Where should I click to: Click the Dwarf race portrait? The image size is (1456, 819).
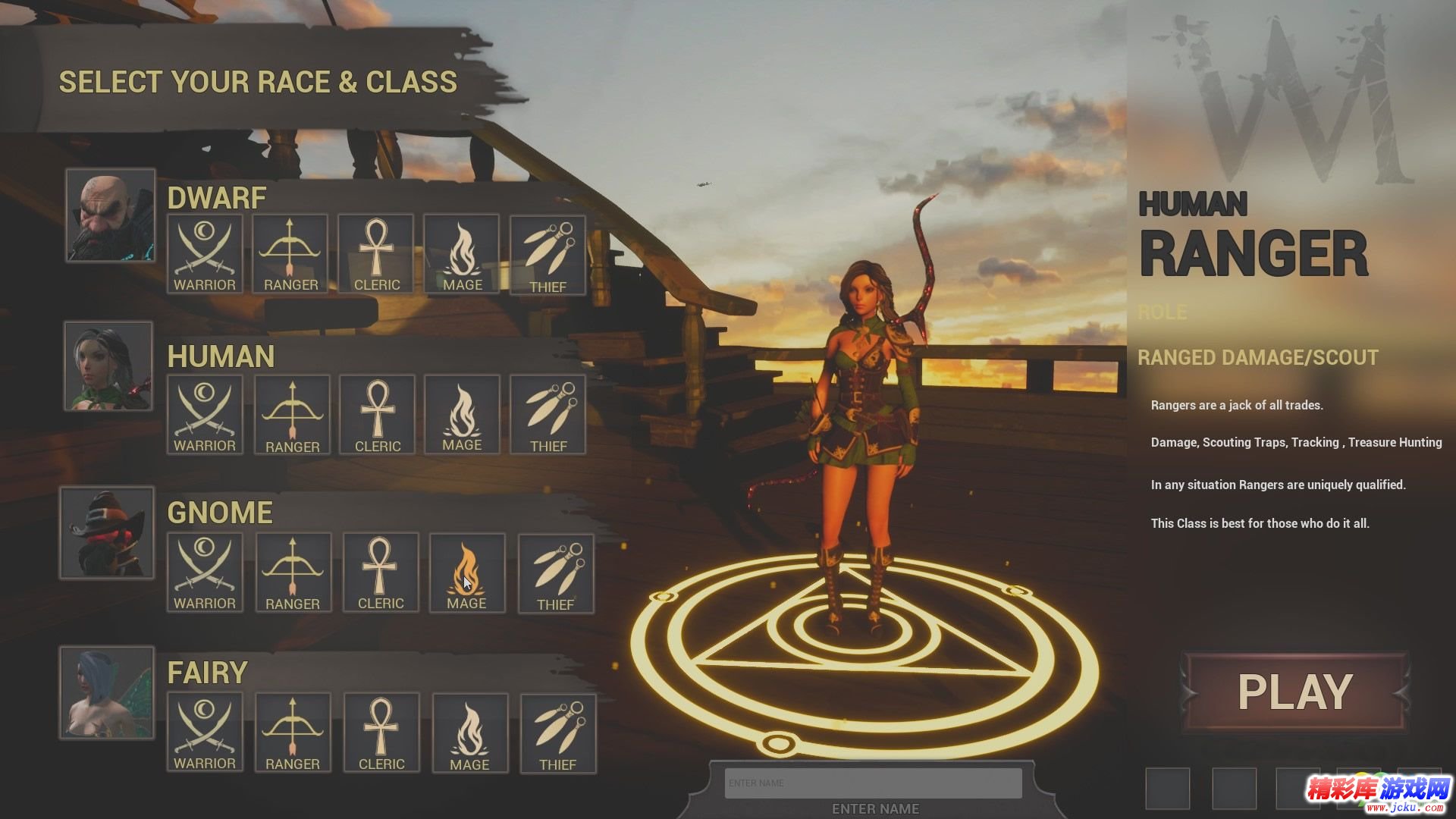point(111,215)
